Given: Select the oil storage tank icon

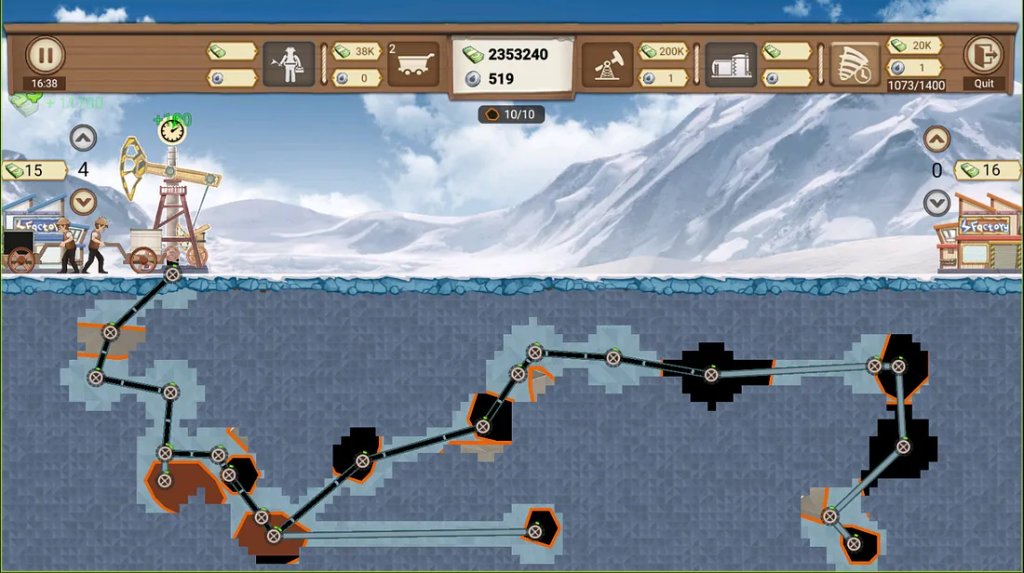Looking at the screenshot, I should point(731,64).
